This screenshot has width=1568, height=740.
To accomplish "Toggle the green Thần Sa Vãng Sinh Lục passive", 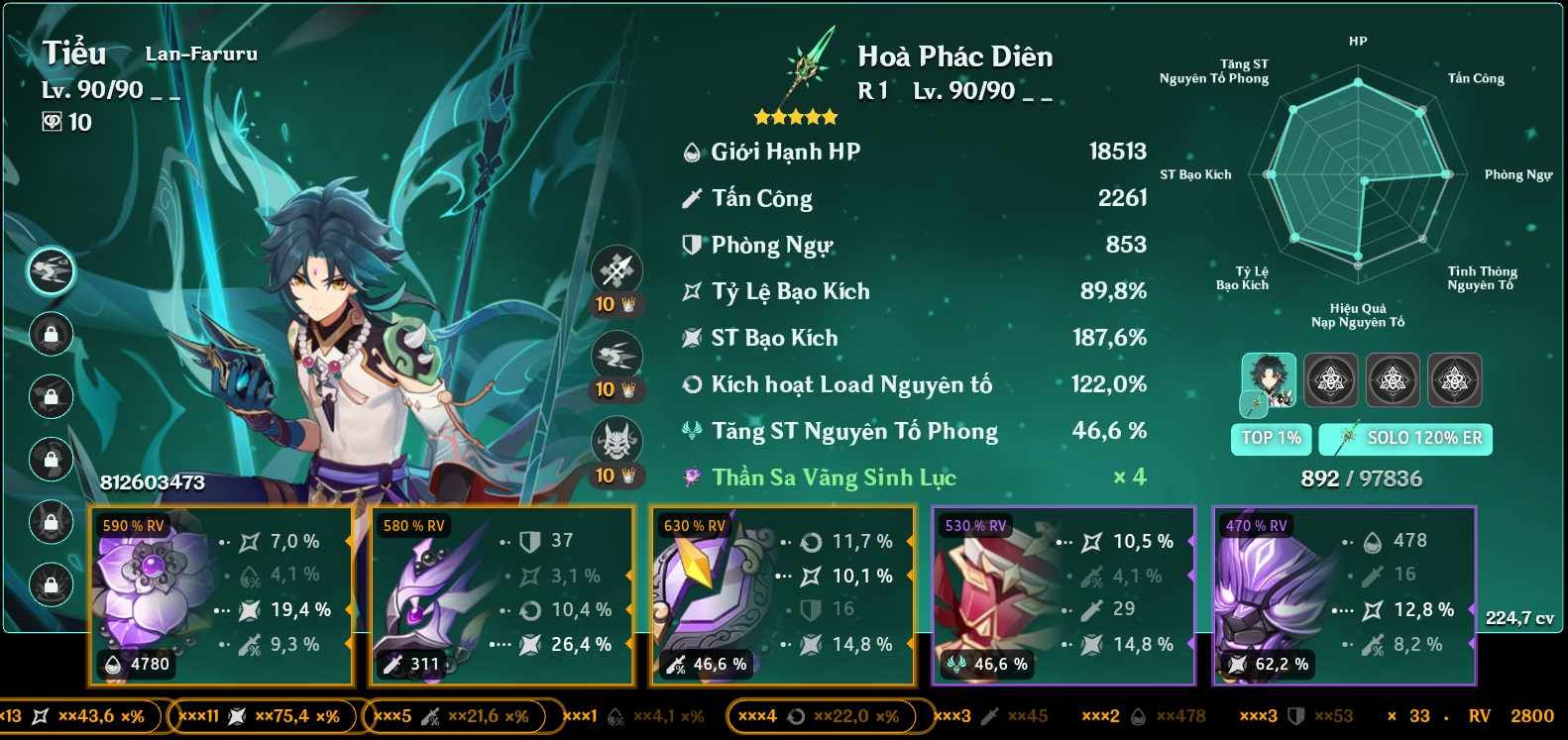I will [x=834, y=476].
